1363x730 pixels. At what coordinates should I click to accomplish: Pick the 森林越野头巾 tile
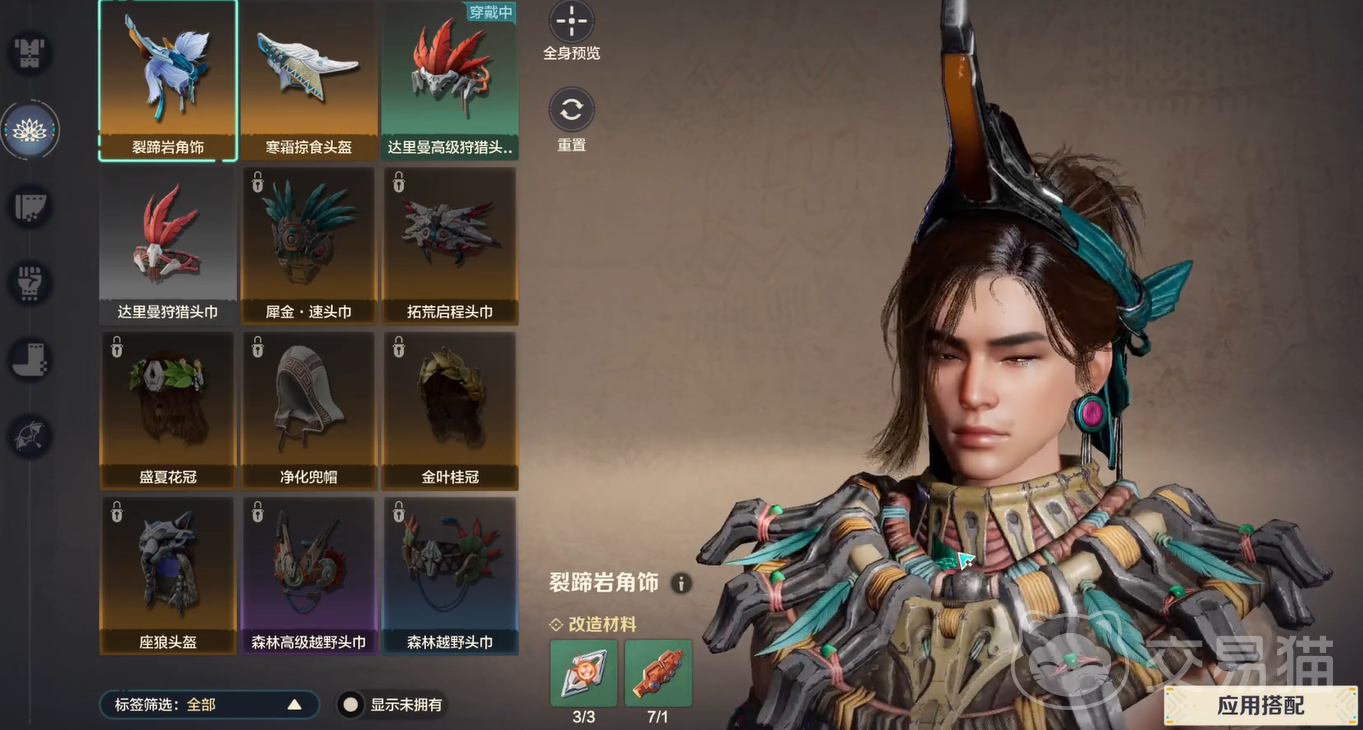[x=450, y=575]
